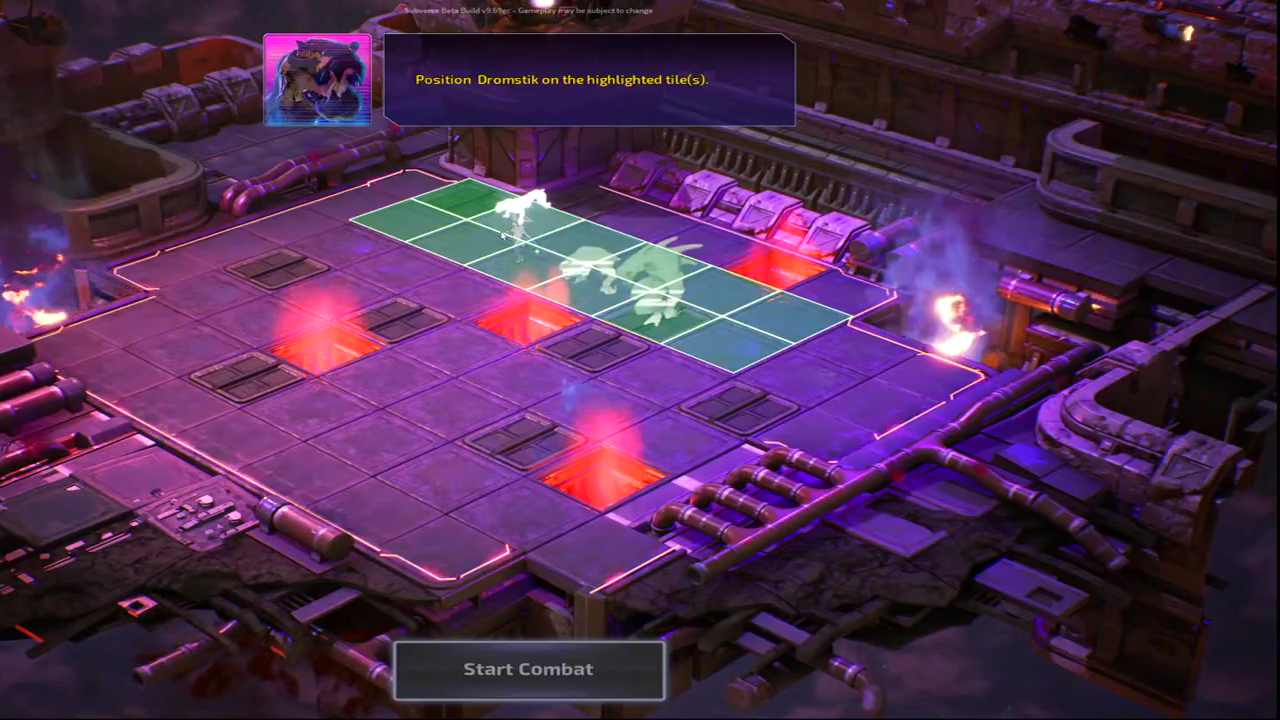
Task: Select the Dromstik character portrait
Action: 317,80
